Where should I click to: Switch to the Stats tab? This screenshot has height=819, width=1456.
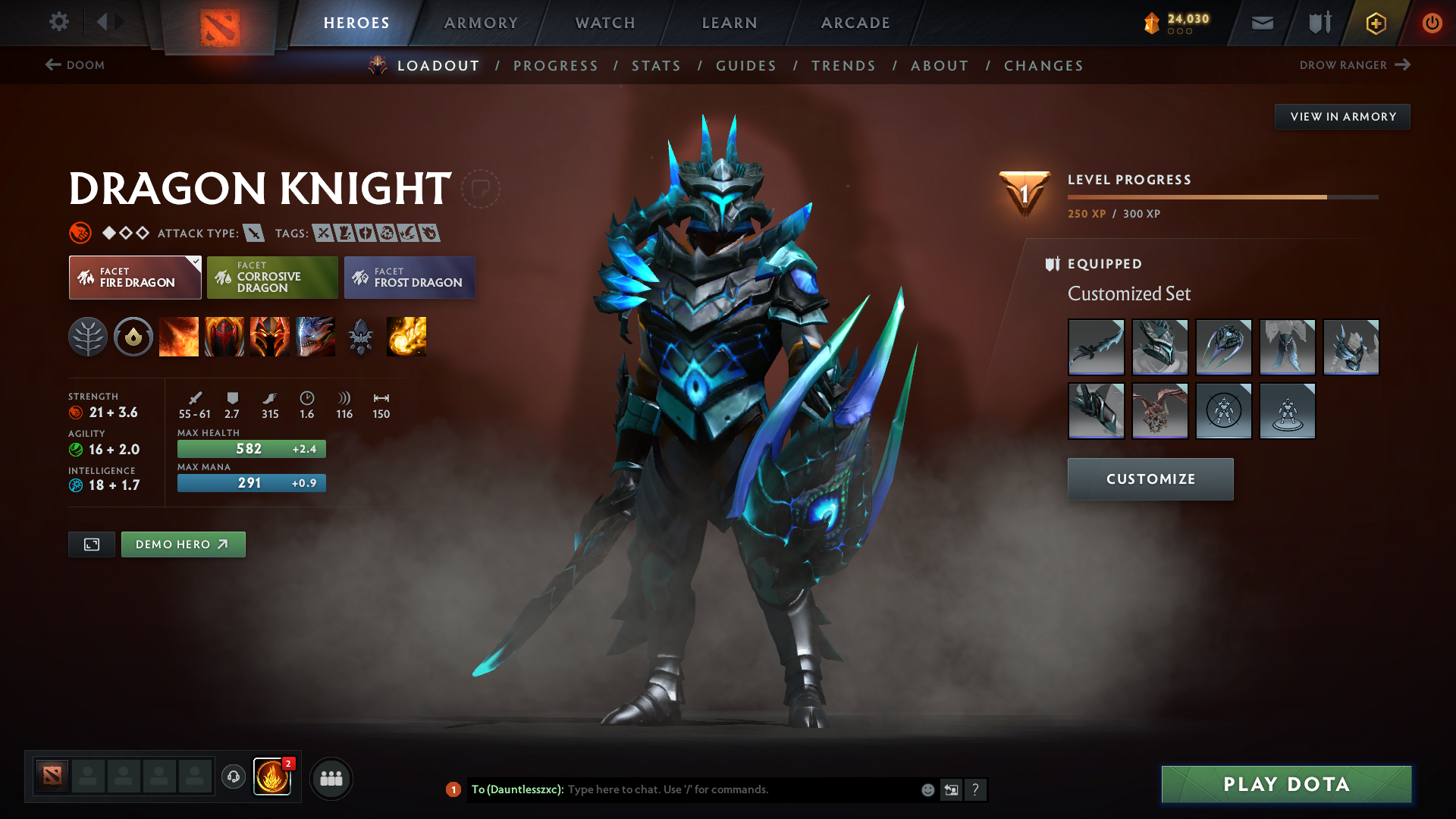656,66
